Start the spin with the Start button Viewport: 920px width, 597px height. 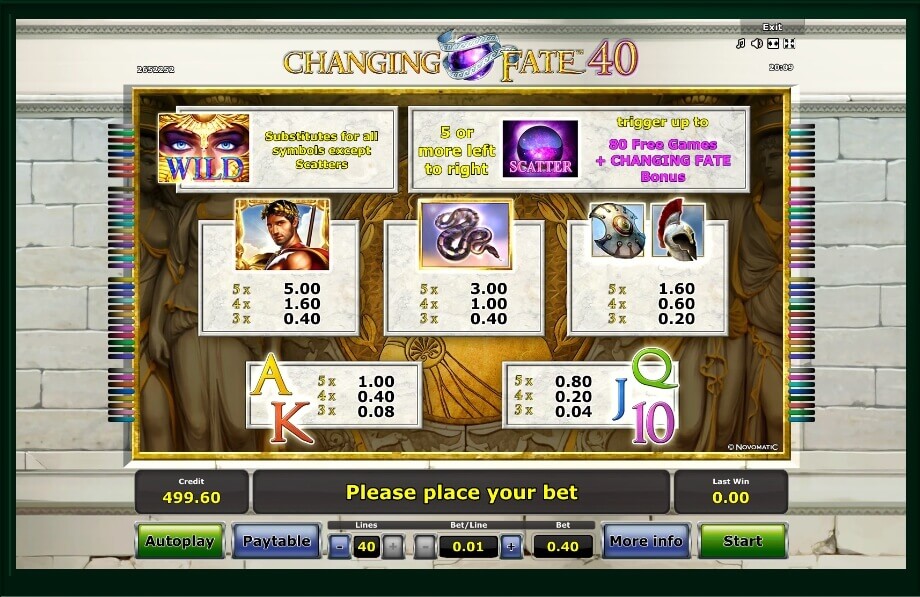[x=742, y=541]
